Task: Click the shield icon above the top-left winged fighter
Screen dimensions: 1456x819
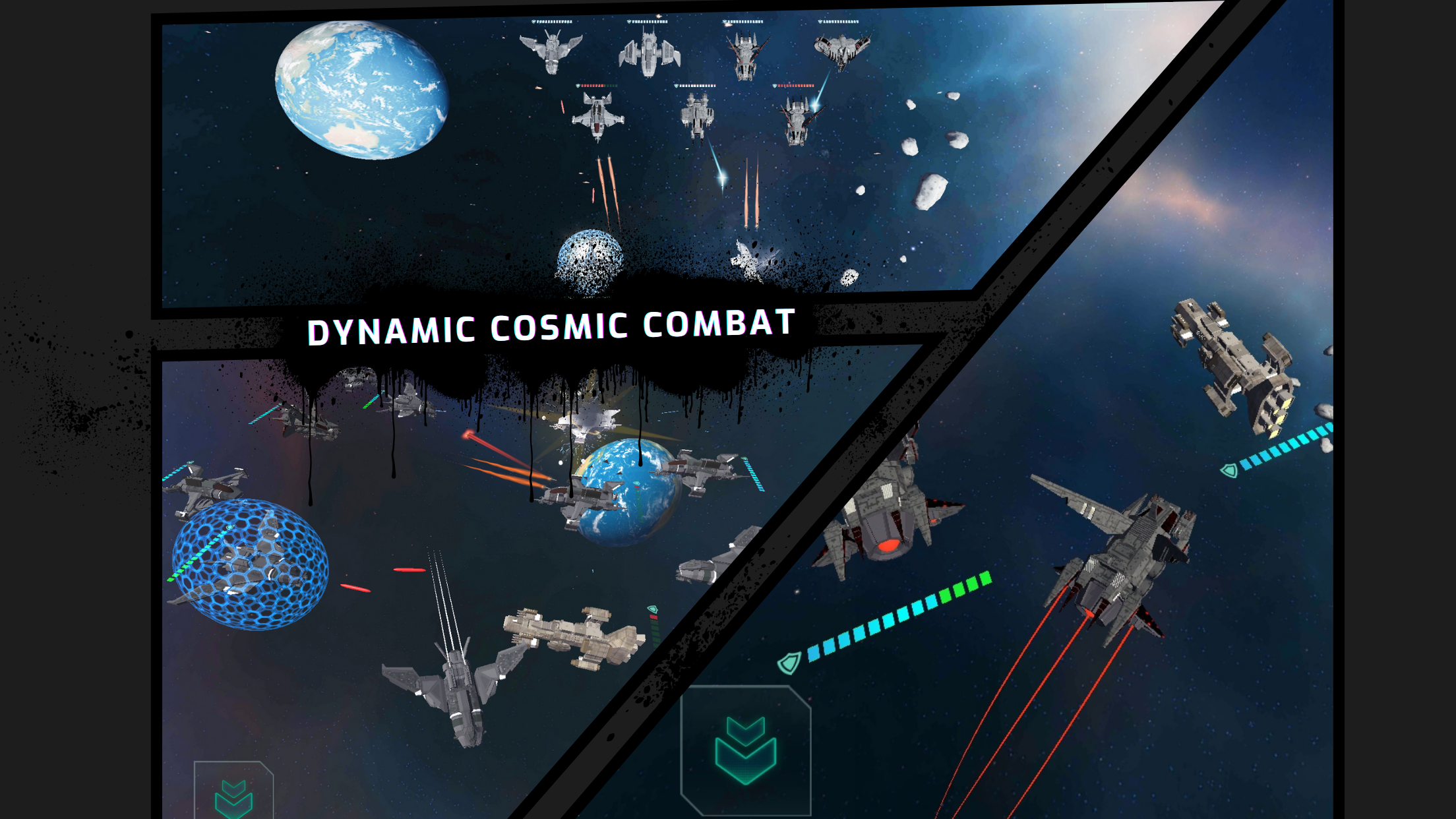Action: tap(534, 22)
